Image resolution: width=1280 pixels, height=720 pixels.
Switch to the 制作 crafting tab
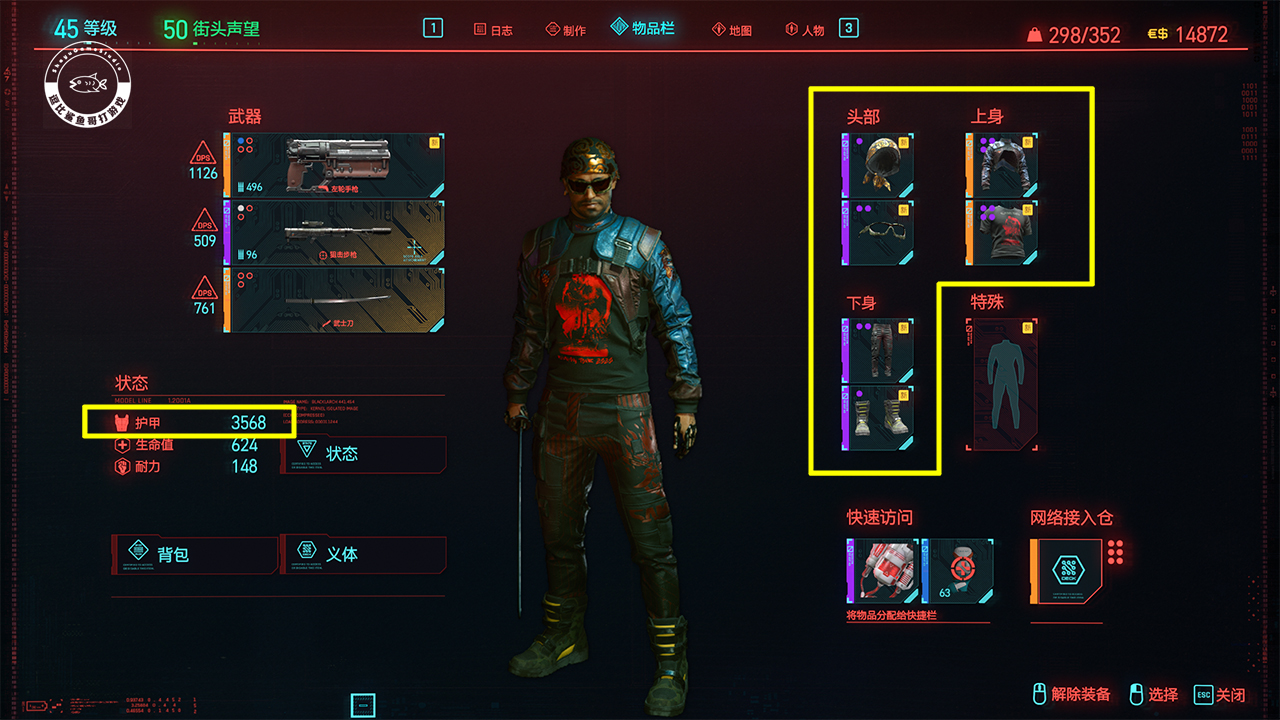(x=566, y=30)
